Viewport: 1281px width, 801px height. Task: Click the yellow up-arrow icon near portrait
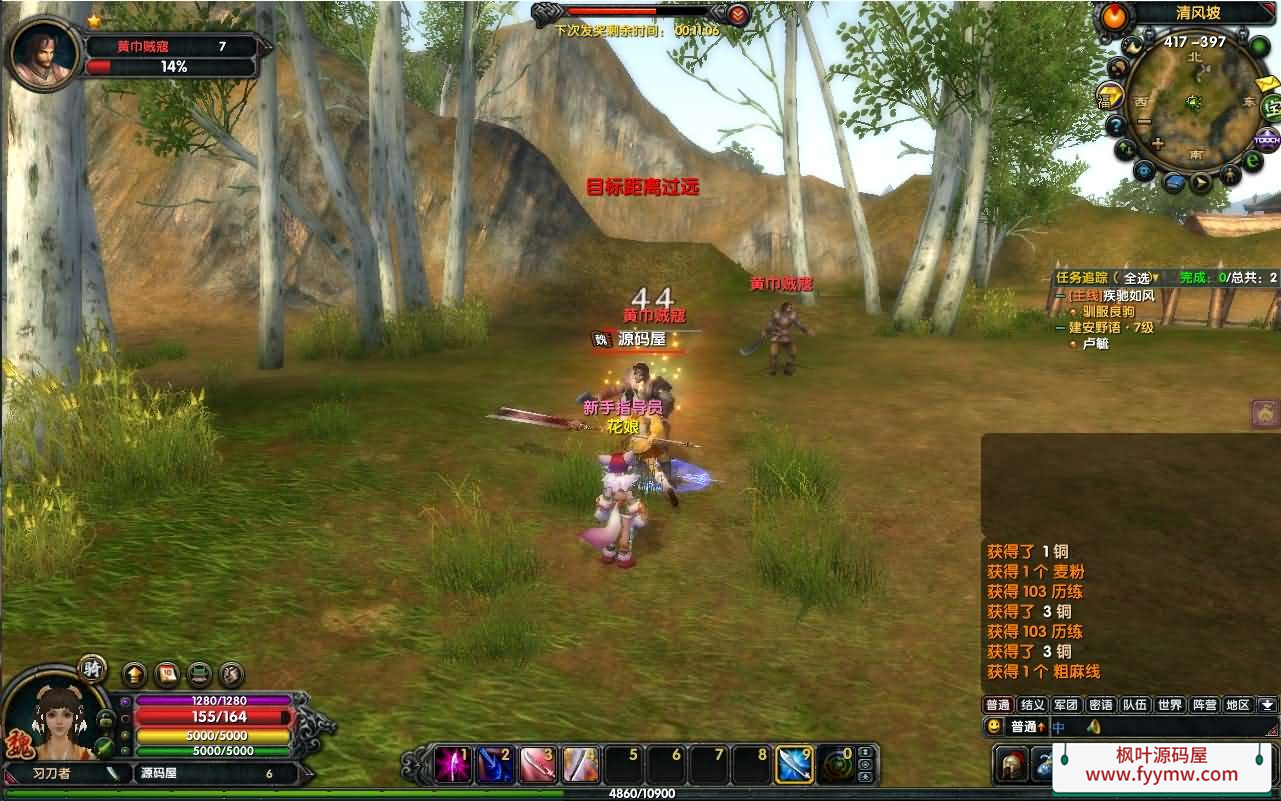(x=134, y=675)
